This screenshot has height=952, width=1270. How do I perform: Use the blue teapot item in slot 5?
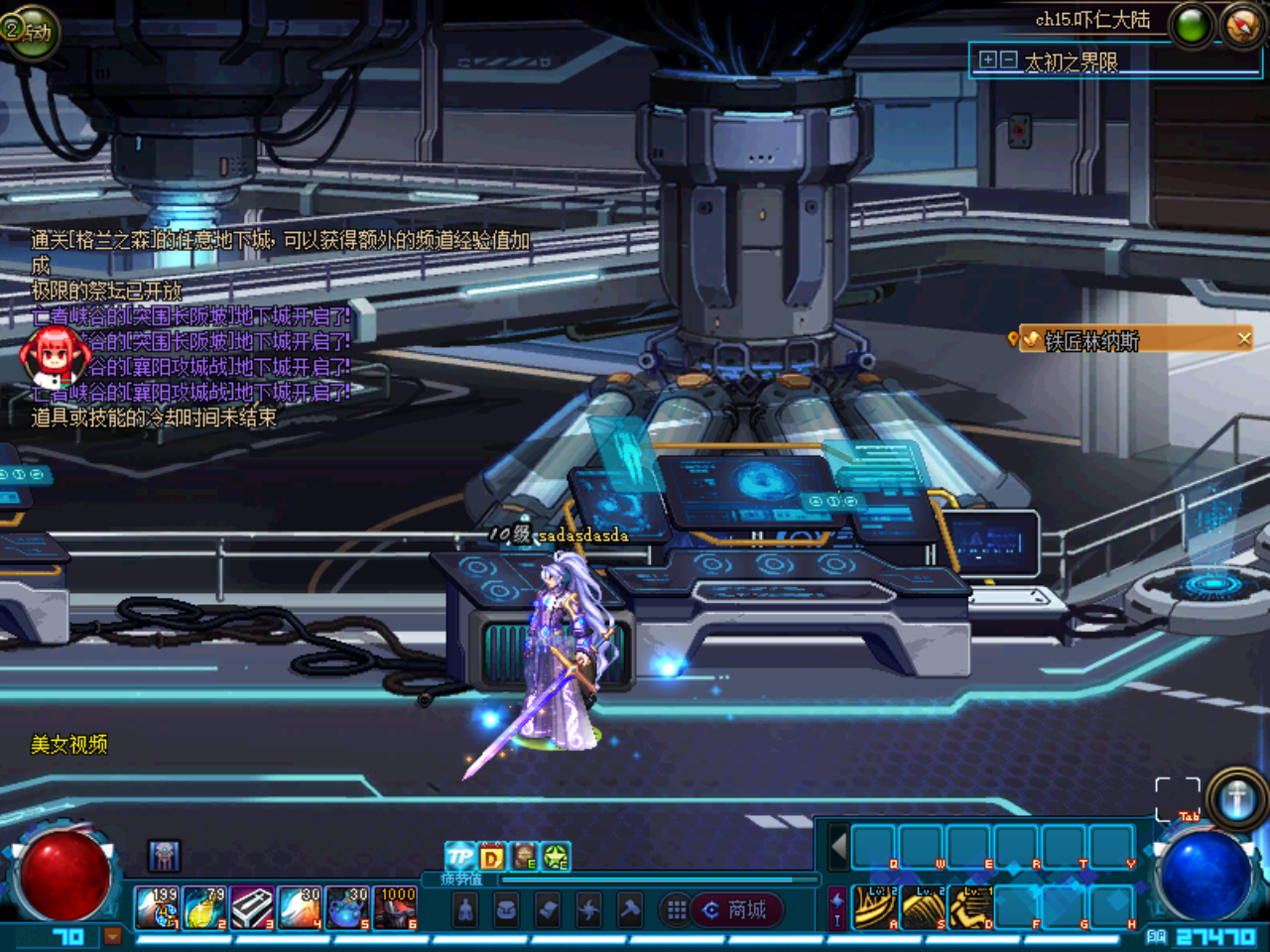point(347,907)
